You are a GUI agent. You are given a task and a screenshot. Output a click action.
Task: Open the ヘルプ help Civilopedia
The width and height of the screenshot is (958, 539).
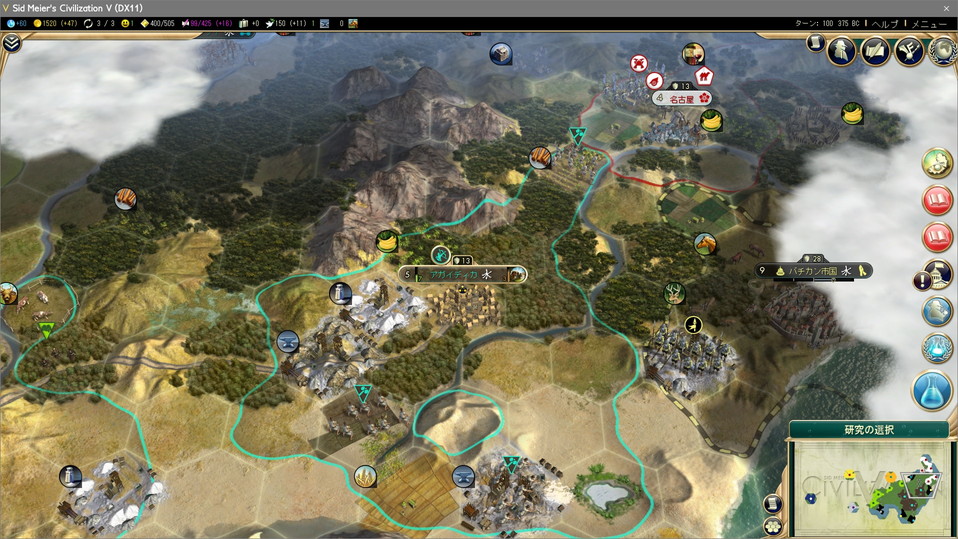click(885, 23)
